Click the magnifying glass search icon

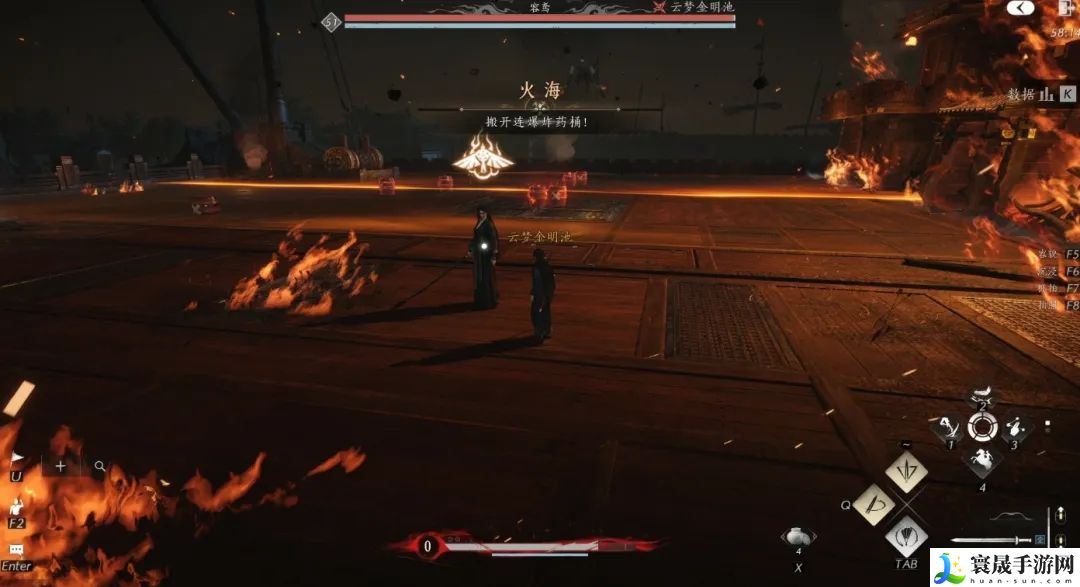coord(100,465)
